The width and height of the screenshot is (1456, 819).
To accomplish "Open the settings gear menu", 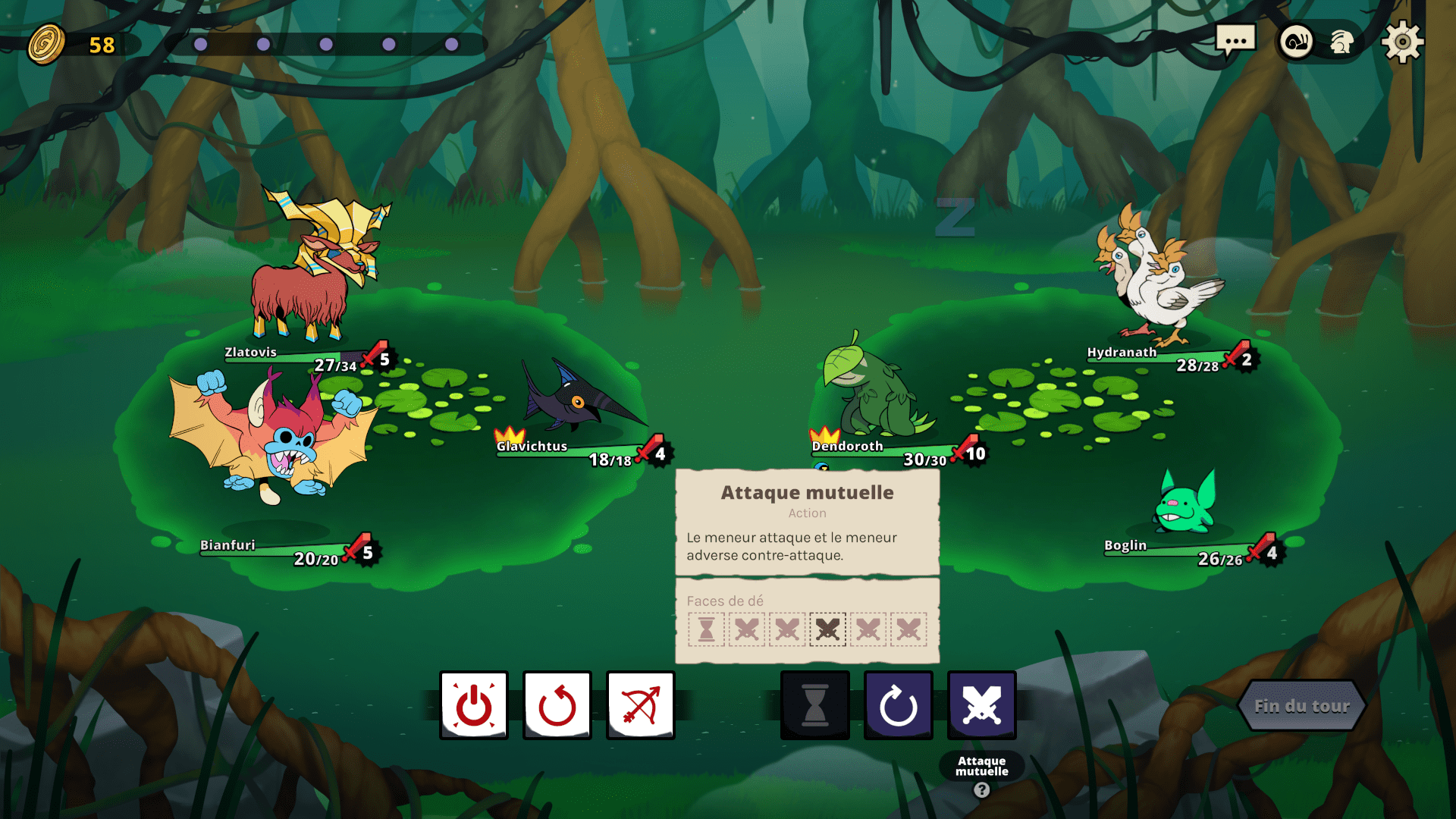I will coord(1402,42).
